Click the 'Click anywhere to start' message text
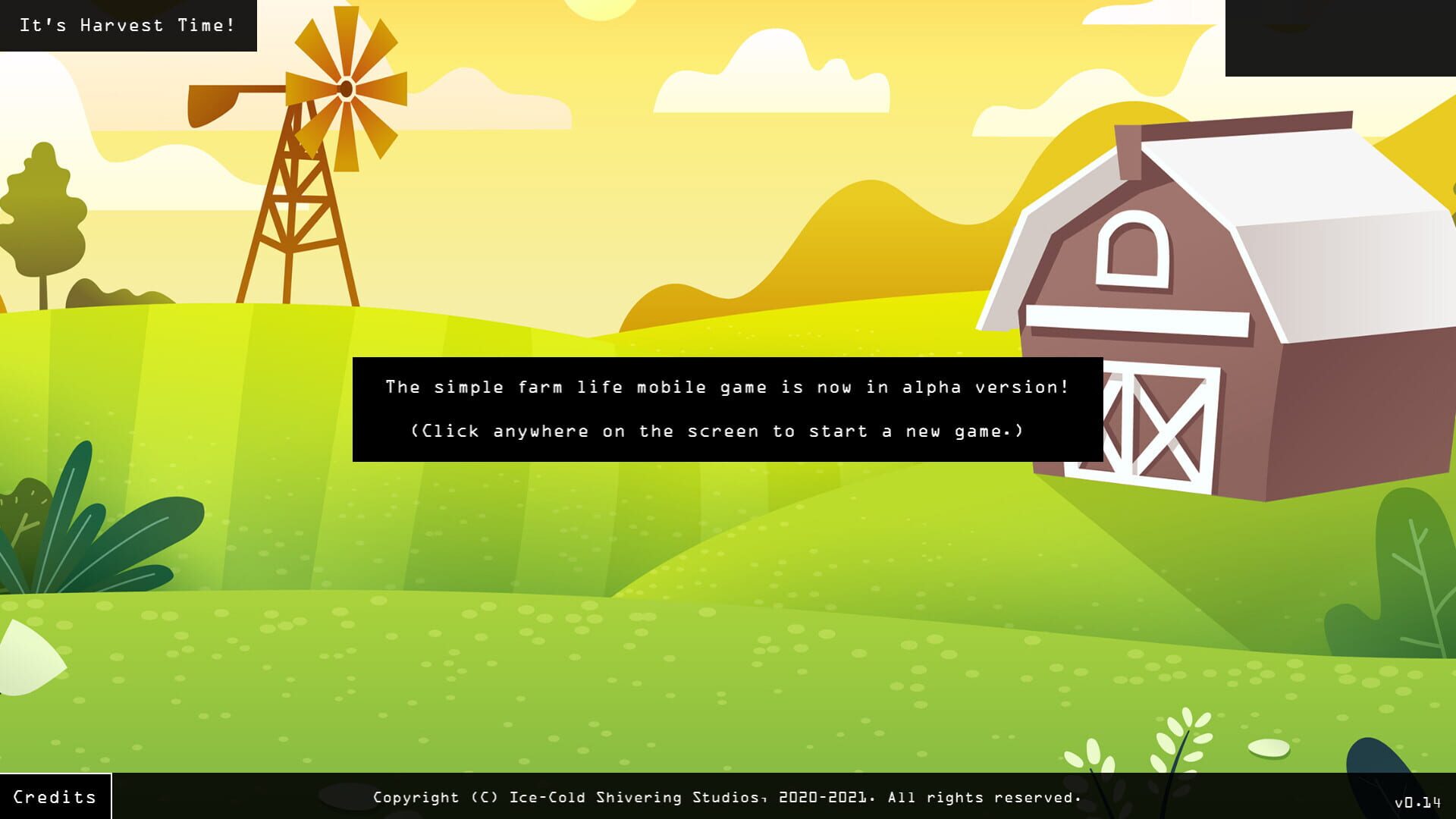 [717, 431]
